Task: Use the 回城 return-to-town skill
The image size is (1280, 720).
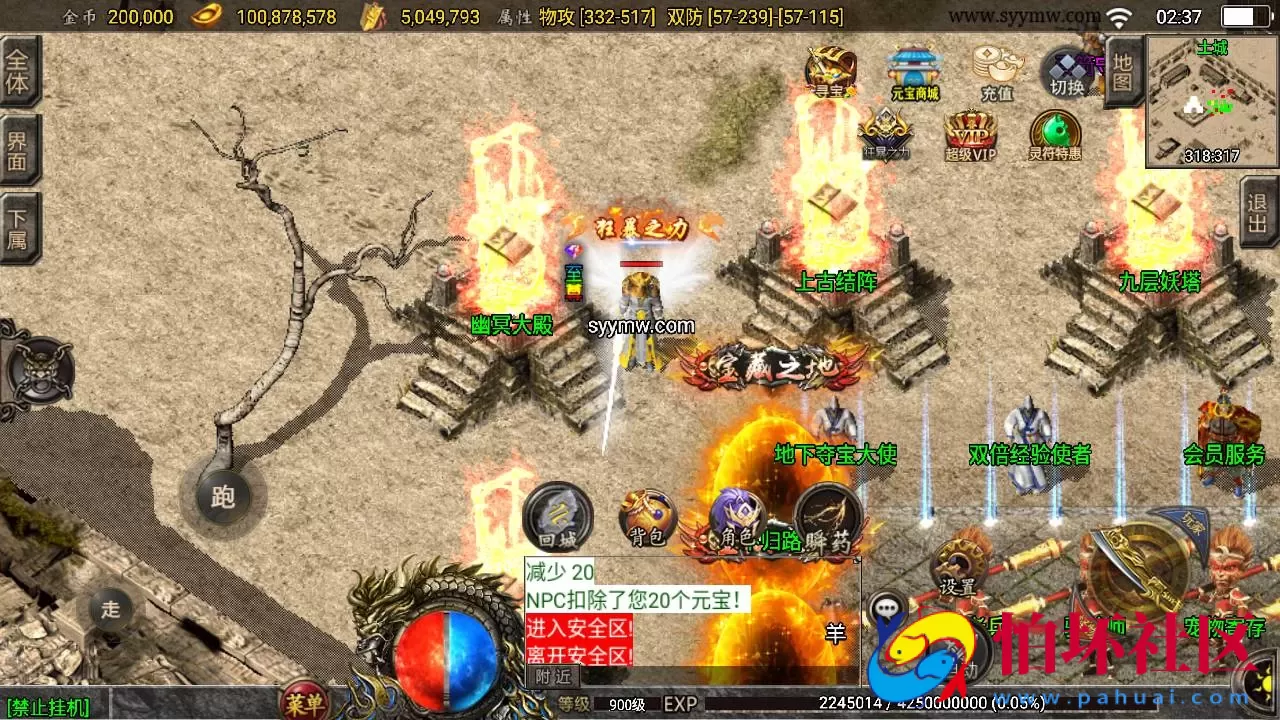Action: 557,518
